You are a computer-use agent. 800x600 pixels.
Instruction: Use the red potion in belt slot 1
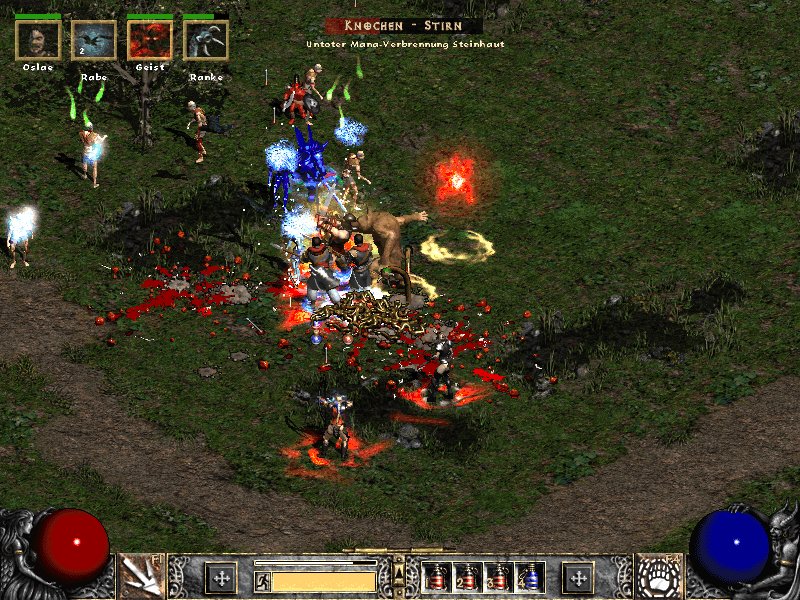tap(436, 577)
